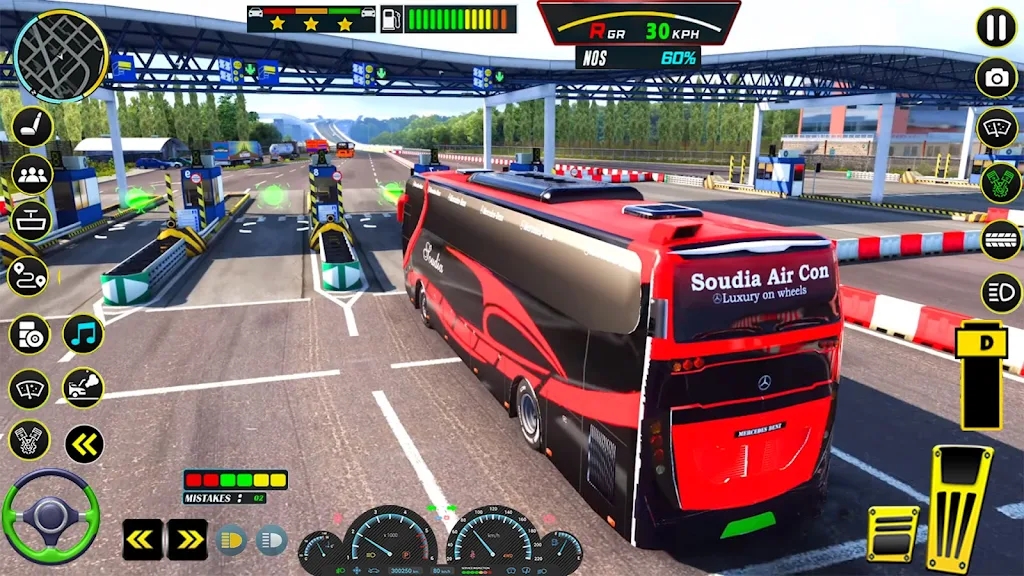Tap the camera view button

(996, 78)
